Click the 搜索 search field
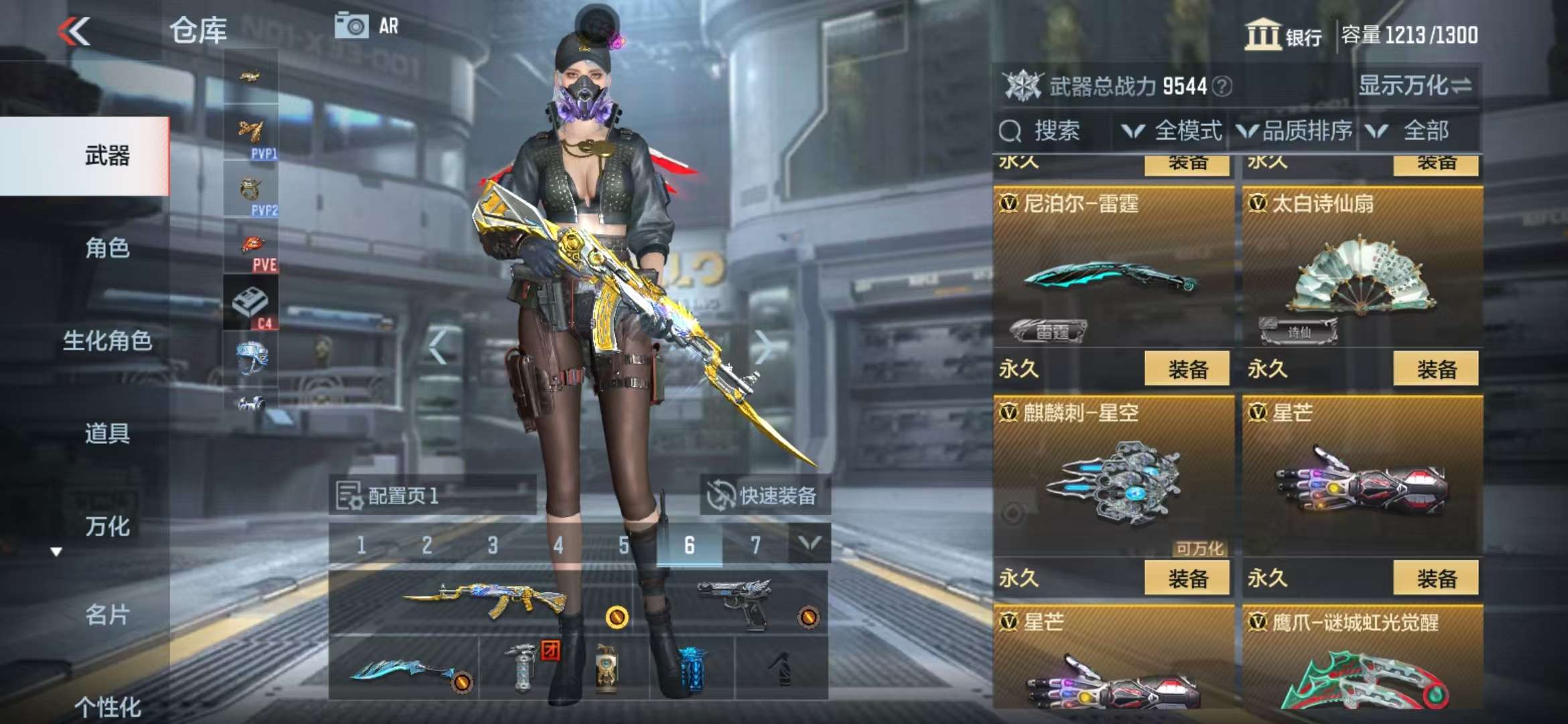Screen dimensions: 1568x724 coord(1053,131)
